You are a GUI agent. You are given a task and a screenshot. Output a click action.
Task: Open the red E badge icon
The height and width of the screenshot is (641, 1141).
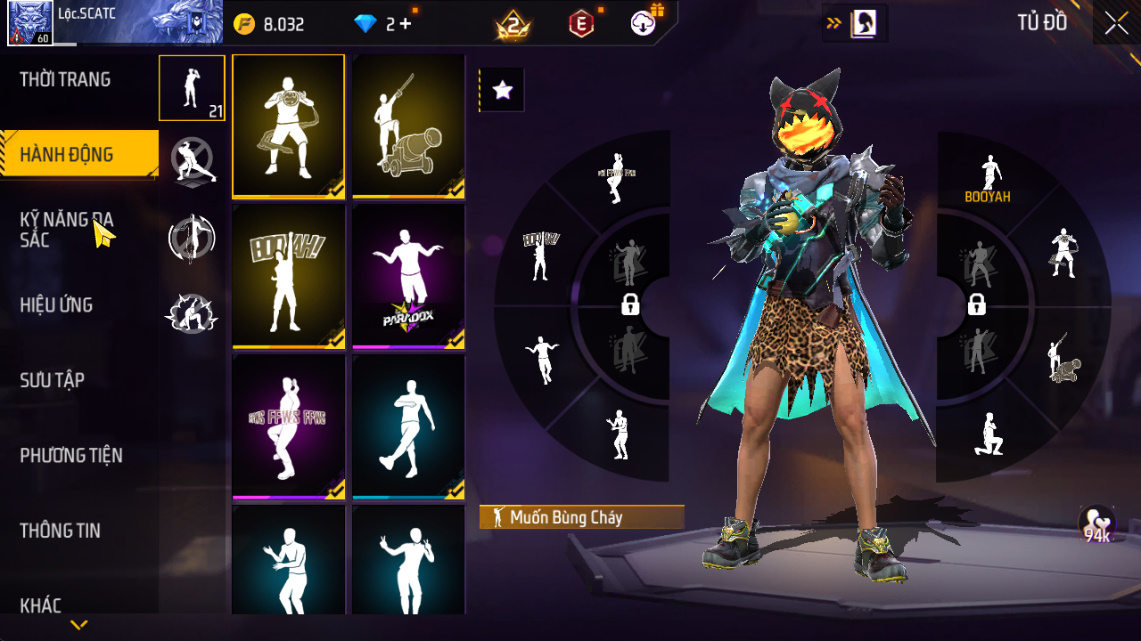tap(581, 24)
